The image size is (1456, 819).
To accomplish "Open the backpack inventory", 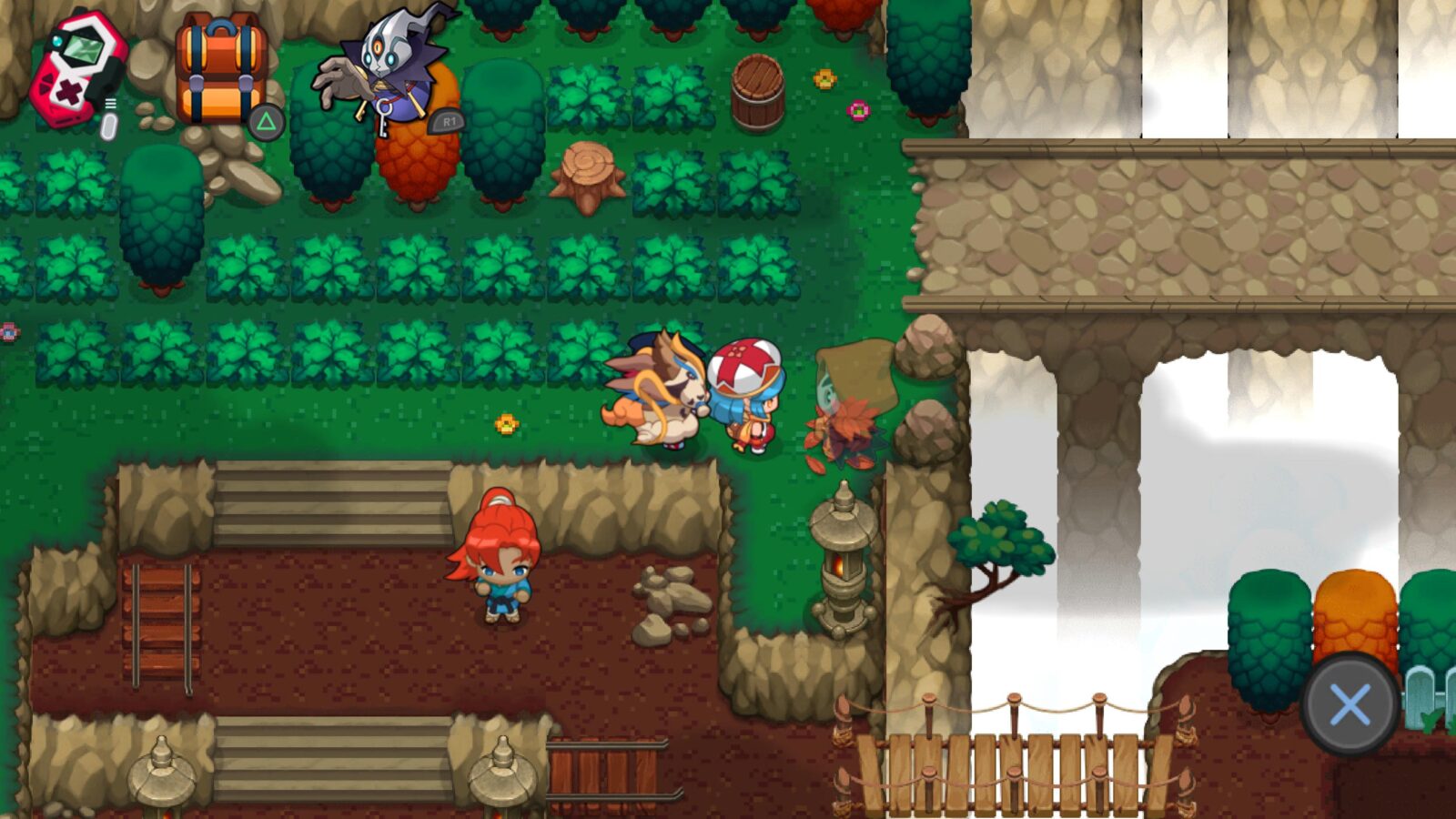I will pos(220,73).
